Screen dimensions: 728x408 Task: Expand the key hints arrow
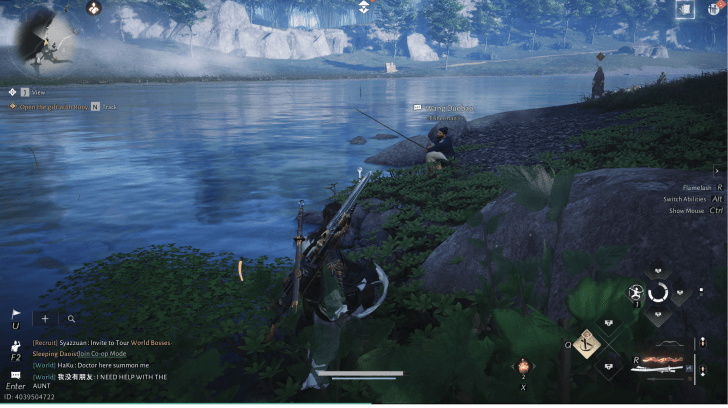[719, 171]
